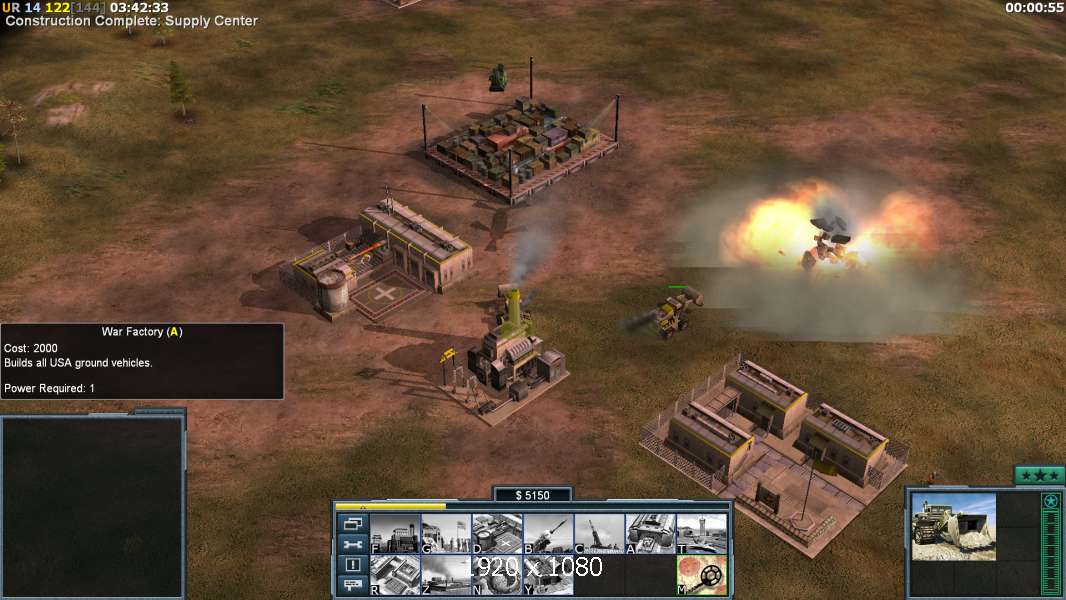Click the exclamation mark button
This screenshot has height=600, width=1066.
click(352, 565)
